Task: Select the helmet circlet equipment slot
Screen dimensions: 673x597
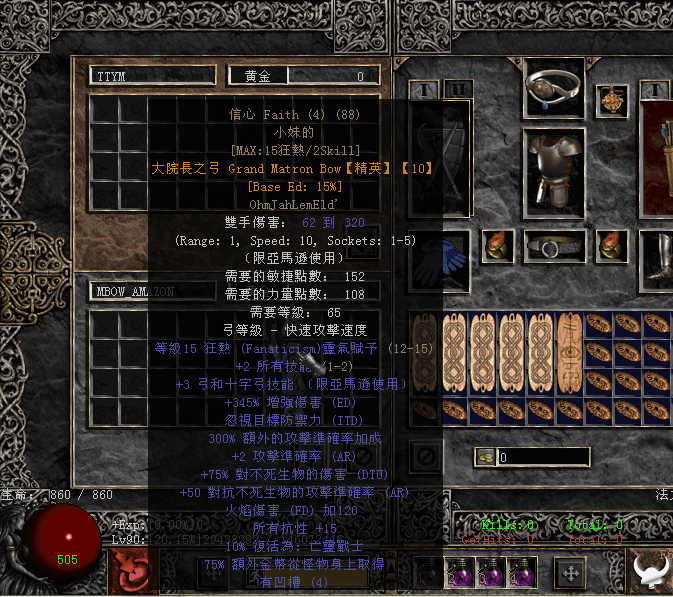Action: coord(555,90)
